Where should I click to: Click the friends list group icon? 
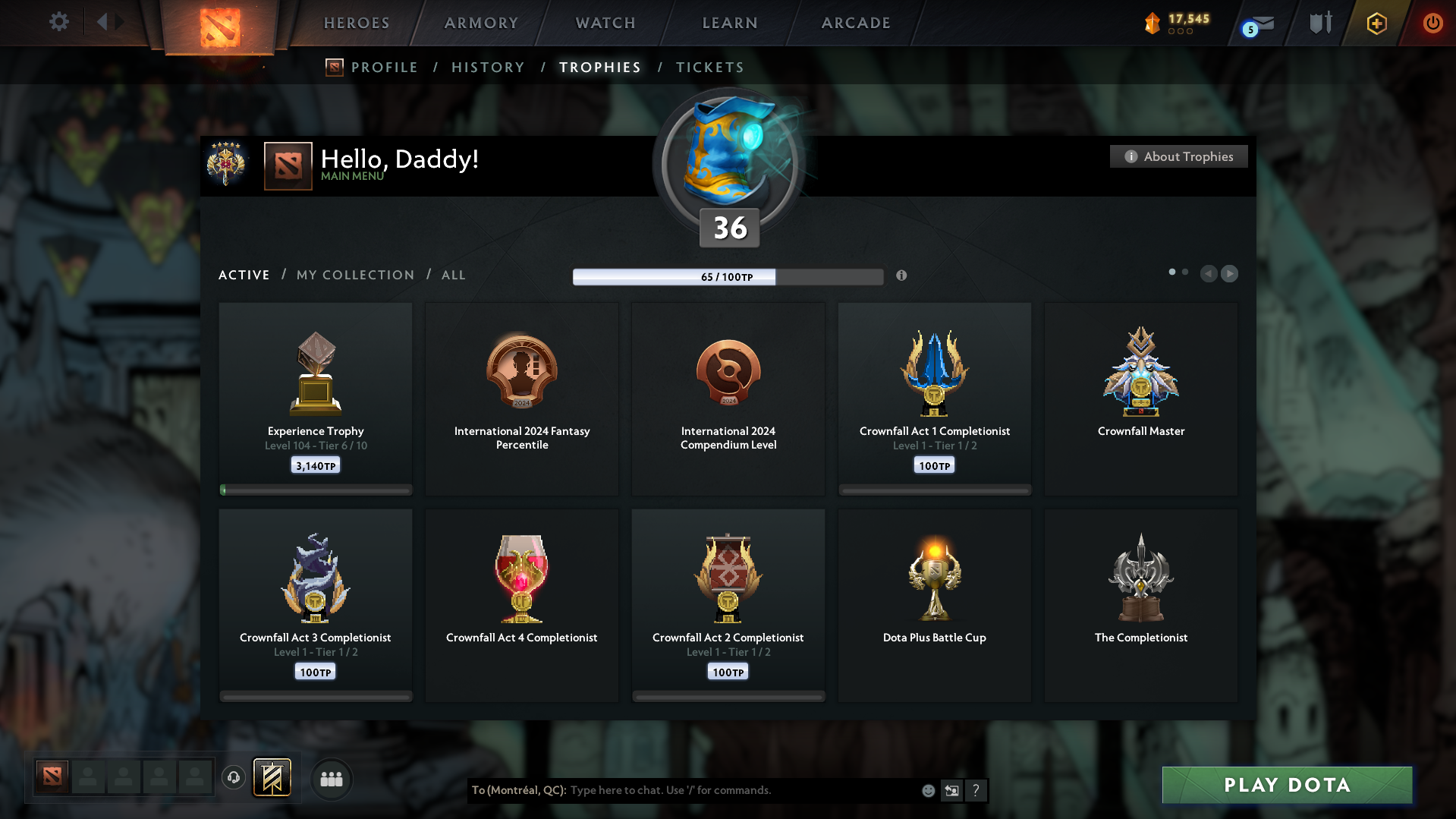(x=331, y=779)
